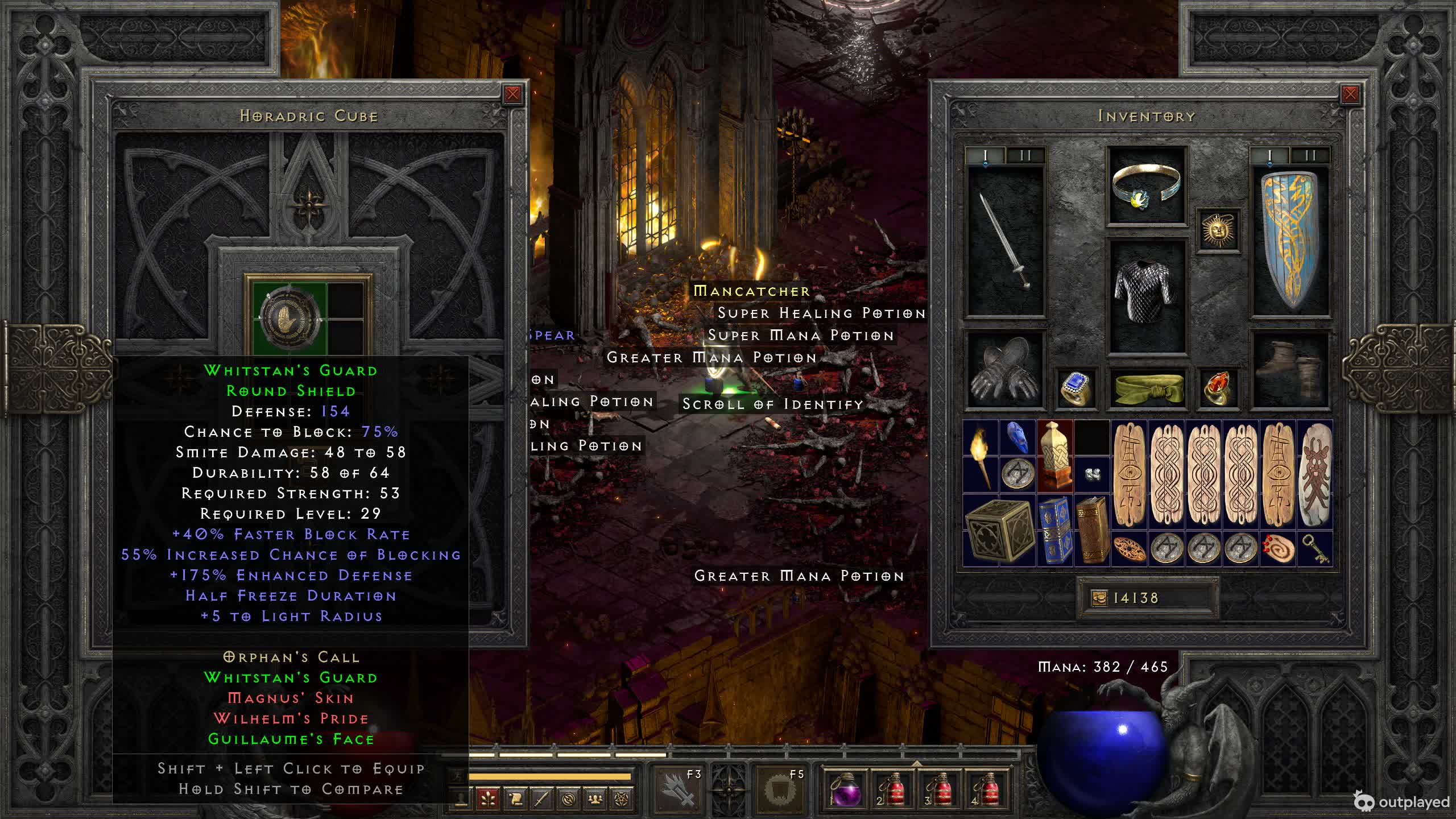
Task: Pick up the Horadric Cube in inventory
Action: coord(999,531)
